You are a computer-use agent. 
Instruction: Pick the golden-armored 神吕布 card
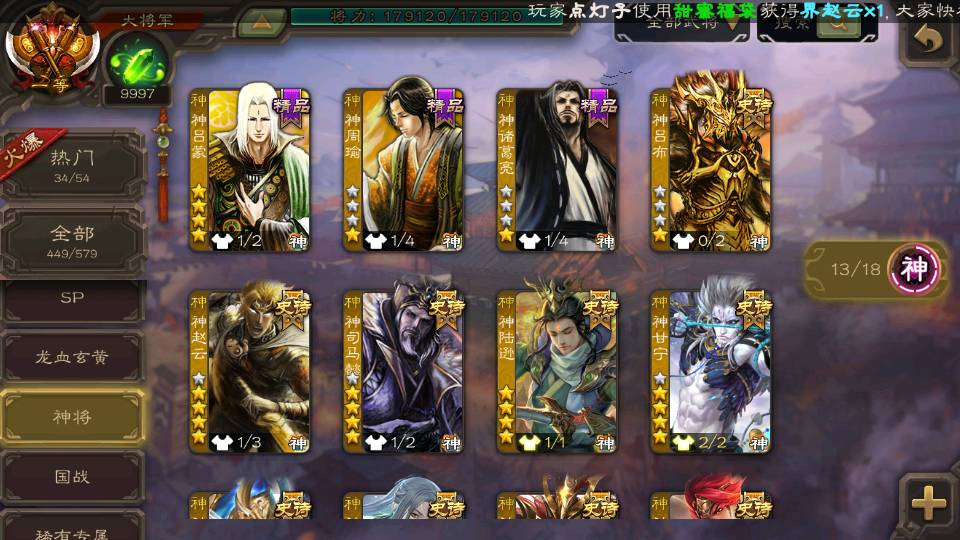pyautogui.click(x=710, y=170)
